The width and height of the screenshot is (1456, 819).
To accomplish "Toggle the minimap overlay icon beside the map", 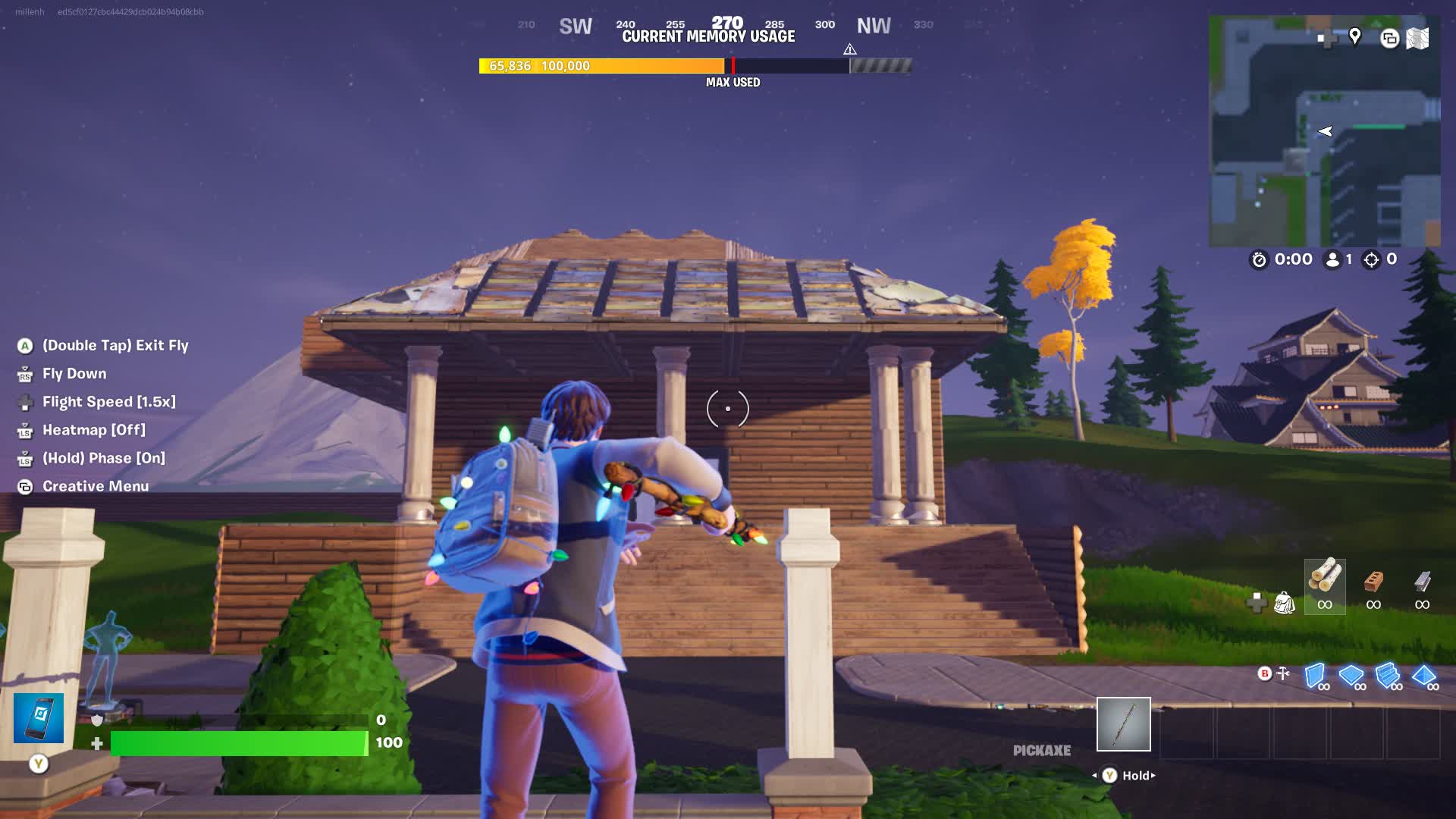I will click(x=1389, y=39).
